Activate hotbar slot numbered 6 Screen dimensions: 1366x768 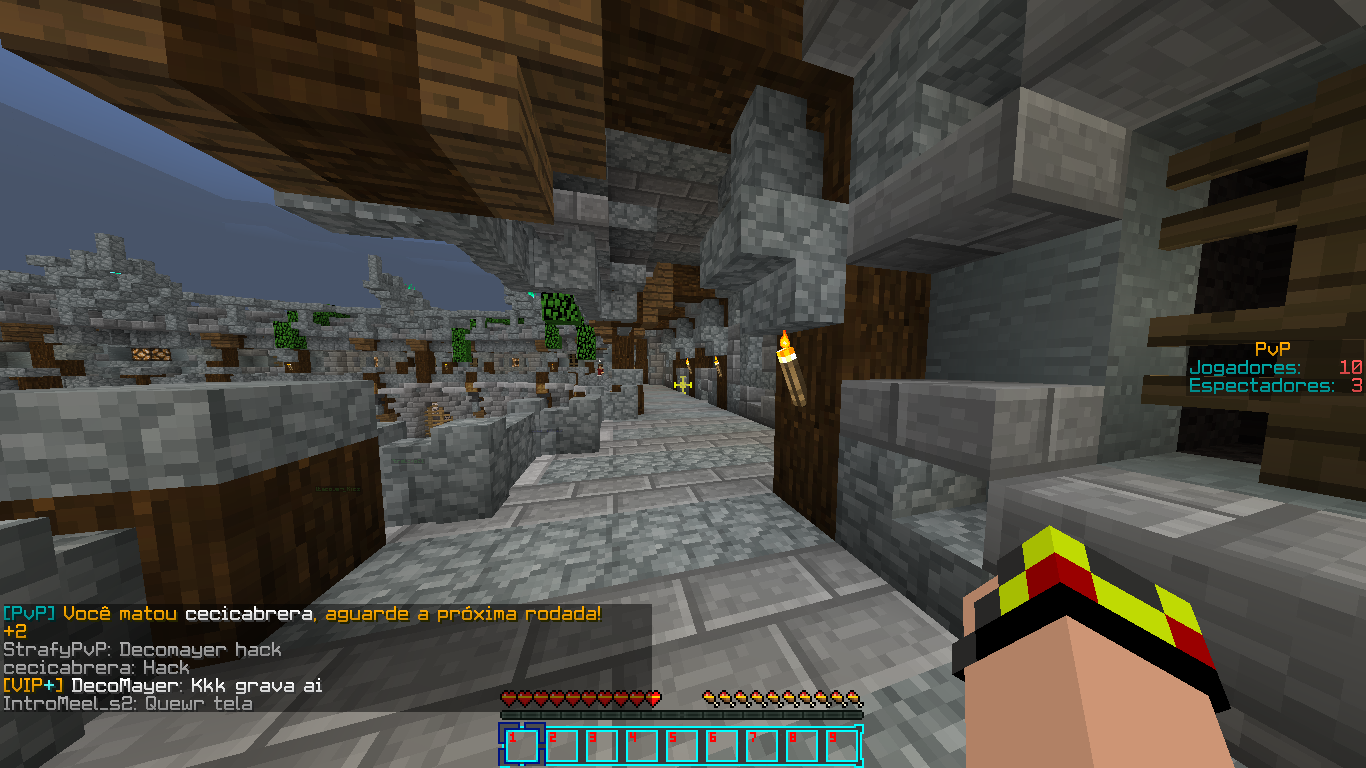721,746
